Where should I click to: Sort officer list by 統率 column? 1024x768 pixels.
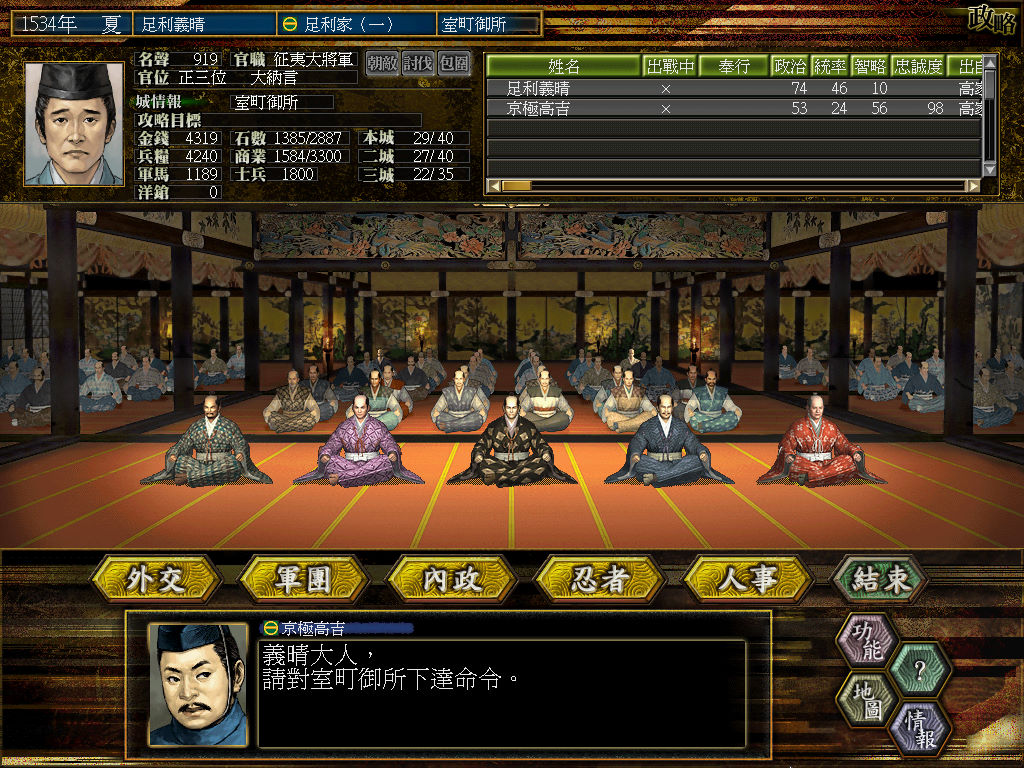tap(830, 67)
